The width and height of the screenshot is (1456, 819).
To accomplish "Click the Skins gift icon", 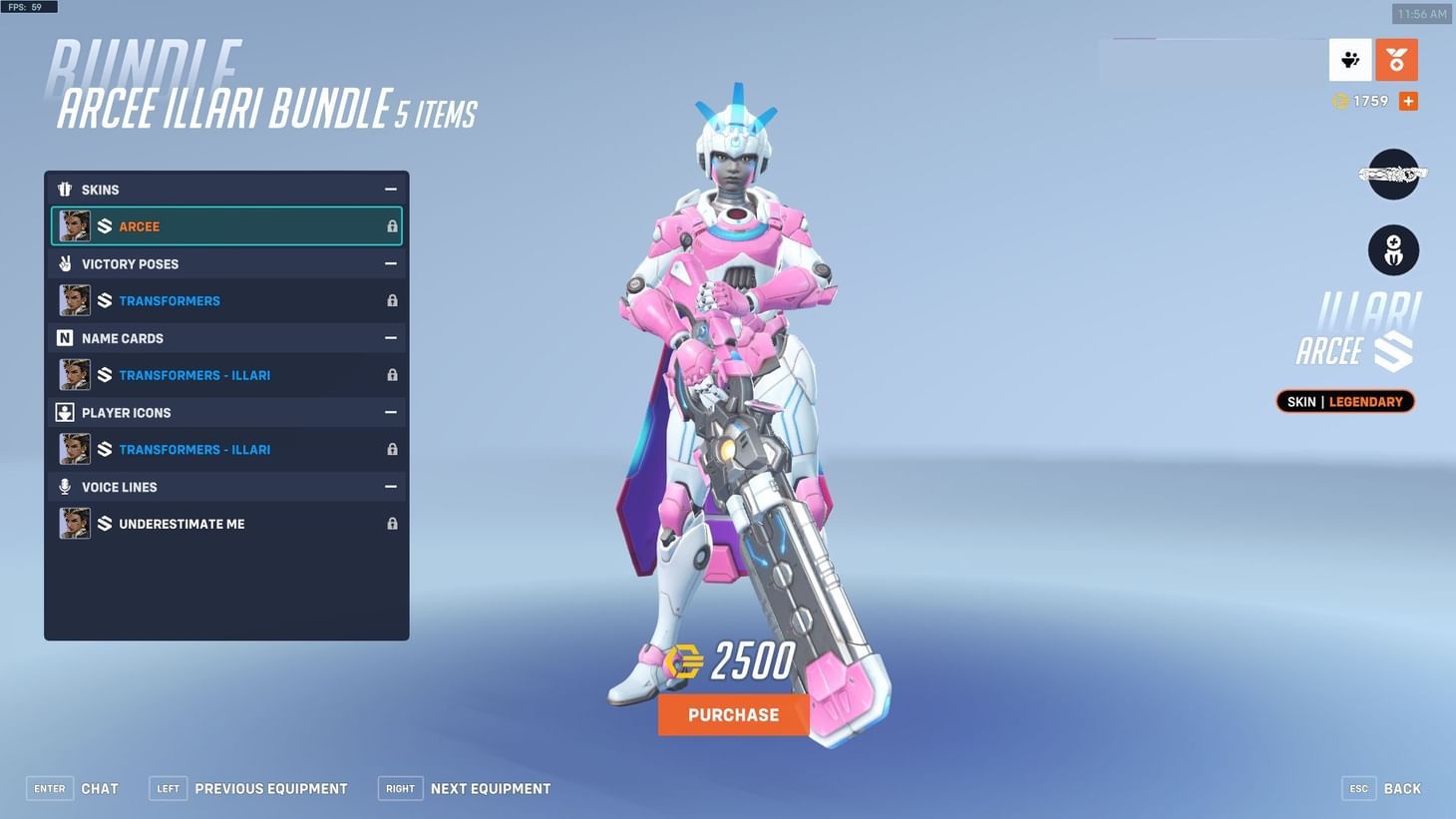I will click(x=65, y=189).
